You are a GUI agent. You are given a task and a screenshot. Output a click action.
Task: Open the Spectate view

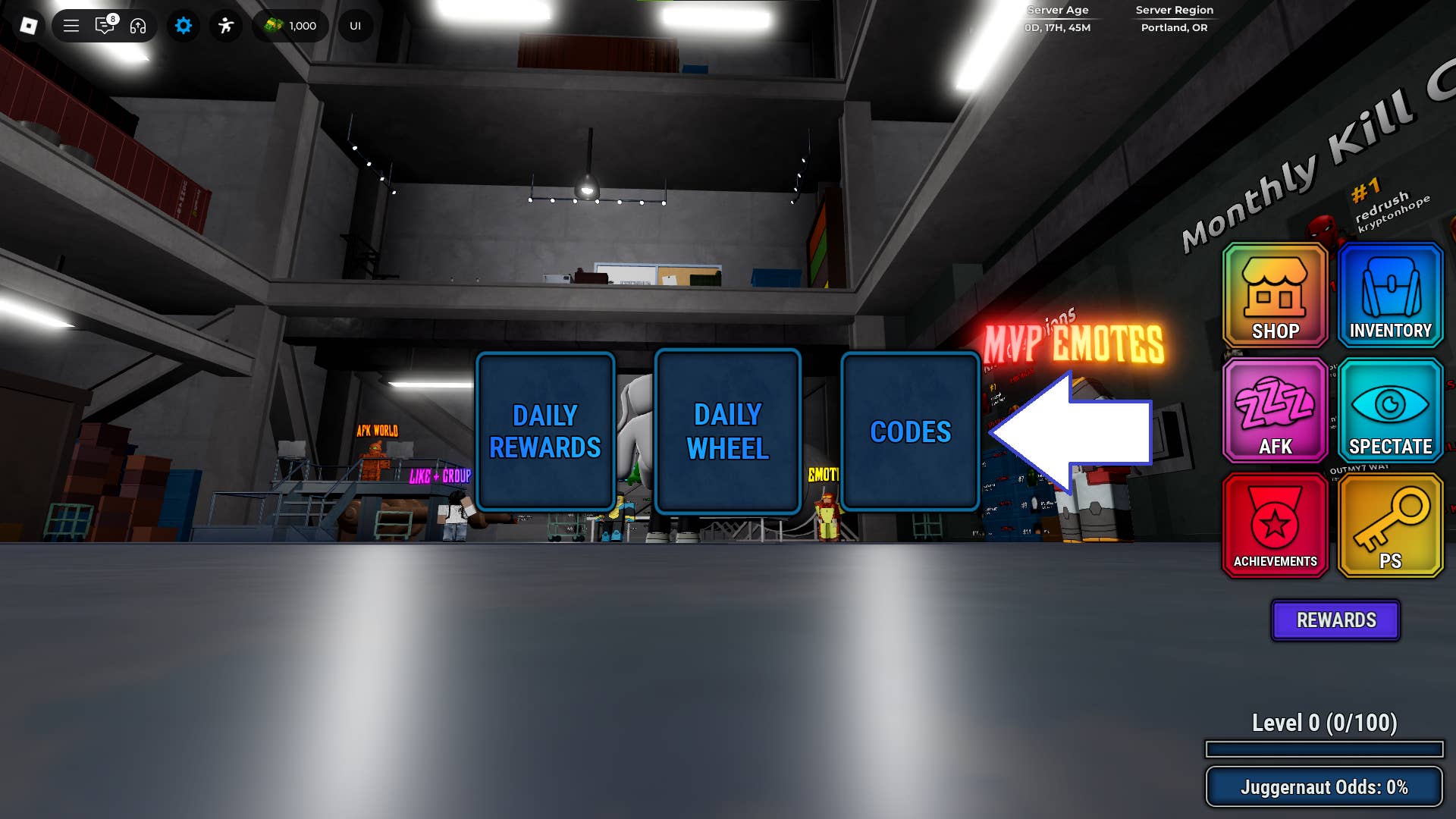click(1390, 411)
